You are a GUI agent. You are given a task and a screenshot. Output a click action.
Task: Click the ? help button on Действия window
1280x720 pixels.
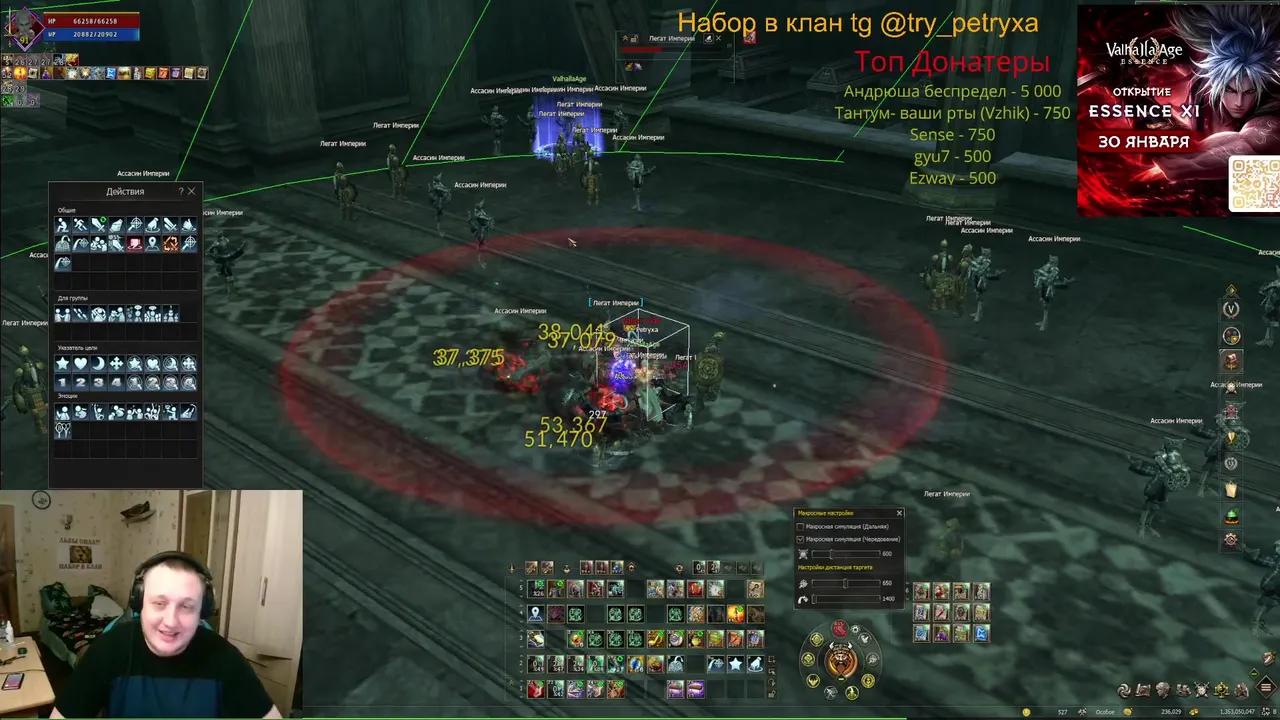pyautogui.click(x=181, y=191)
